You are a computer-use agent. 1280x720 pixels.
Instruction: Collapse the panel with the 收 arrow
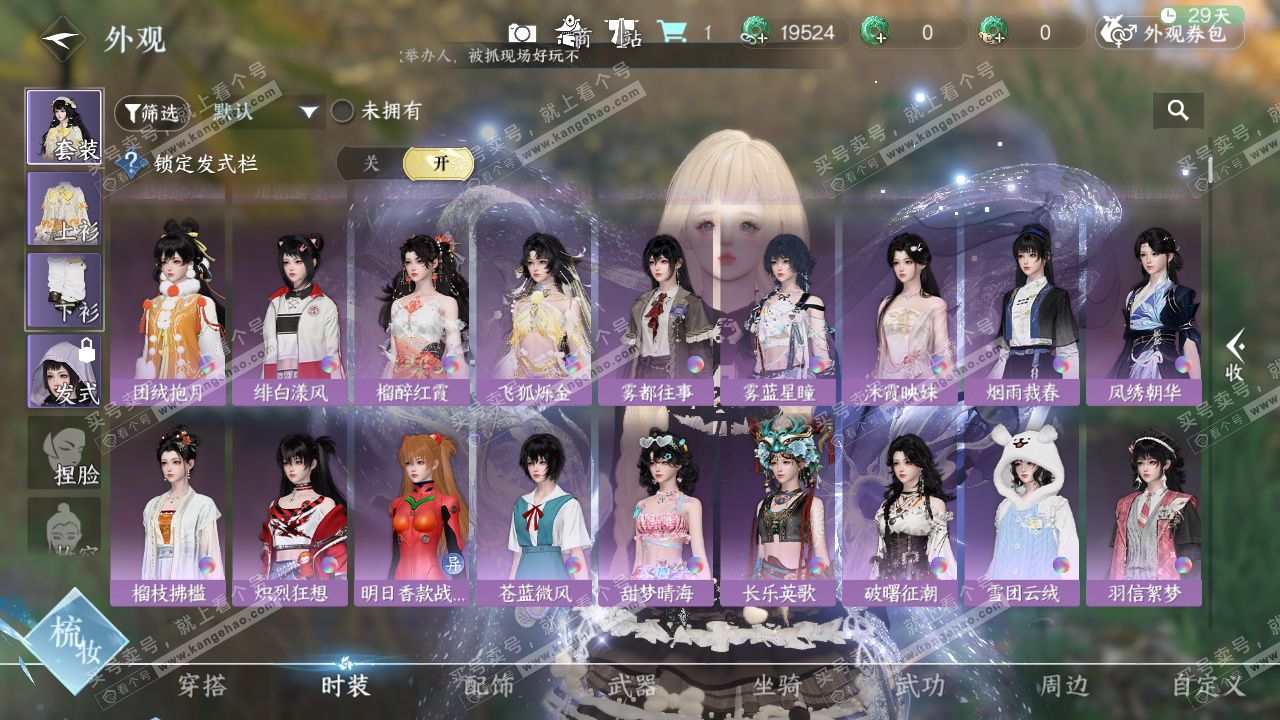coord(1235,357)
